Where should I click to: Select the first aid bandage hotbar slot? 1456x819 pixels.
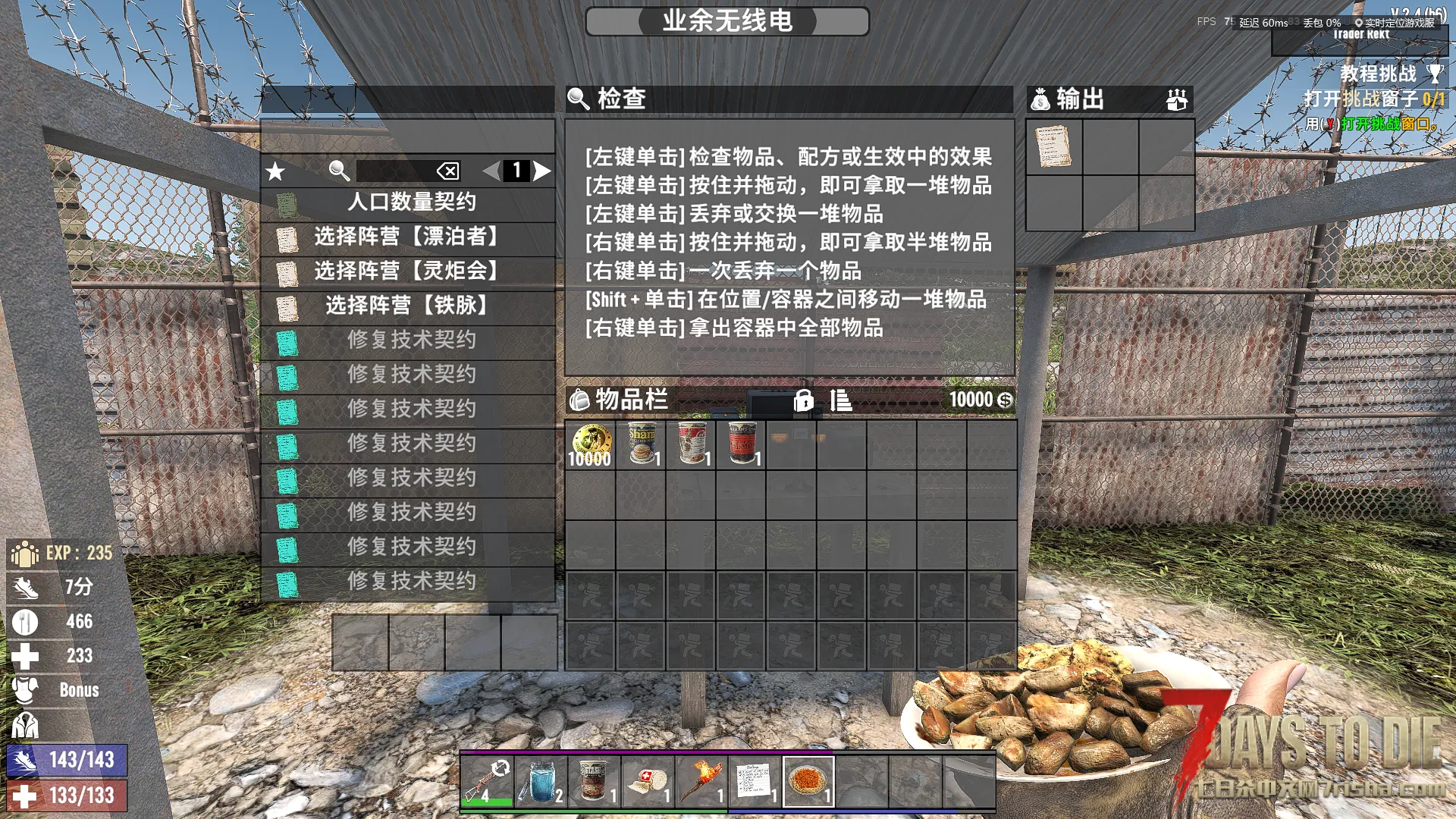coord(648,782)
